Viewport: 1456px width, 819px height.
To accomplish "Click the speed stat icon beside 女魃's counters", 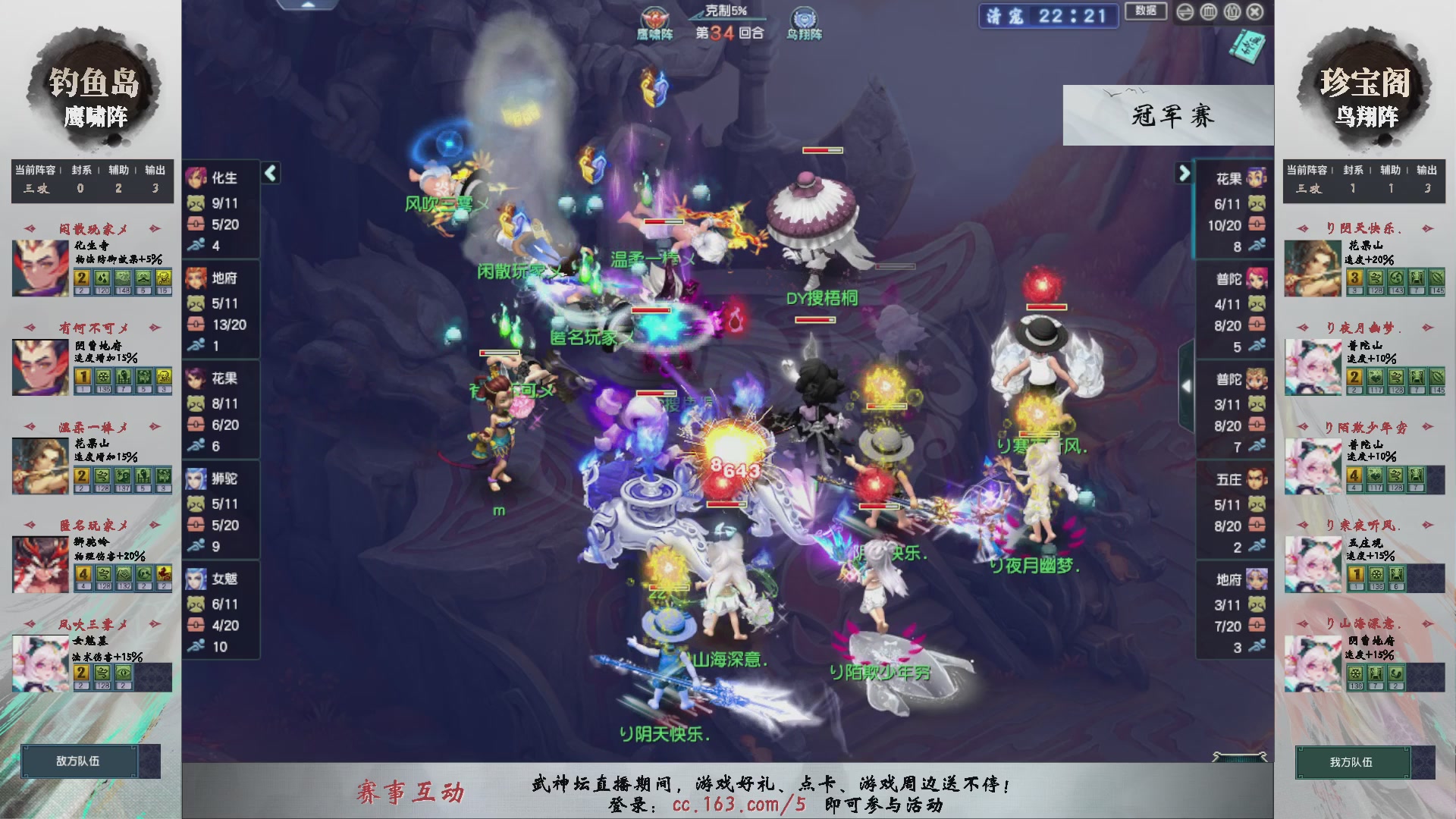I will click(196, 646).
